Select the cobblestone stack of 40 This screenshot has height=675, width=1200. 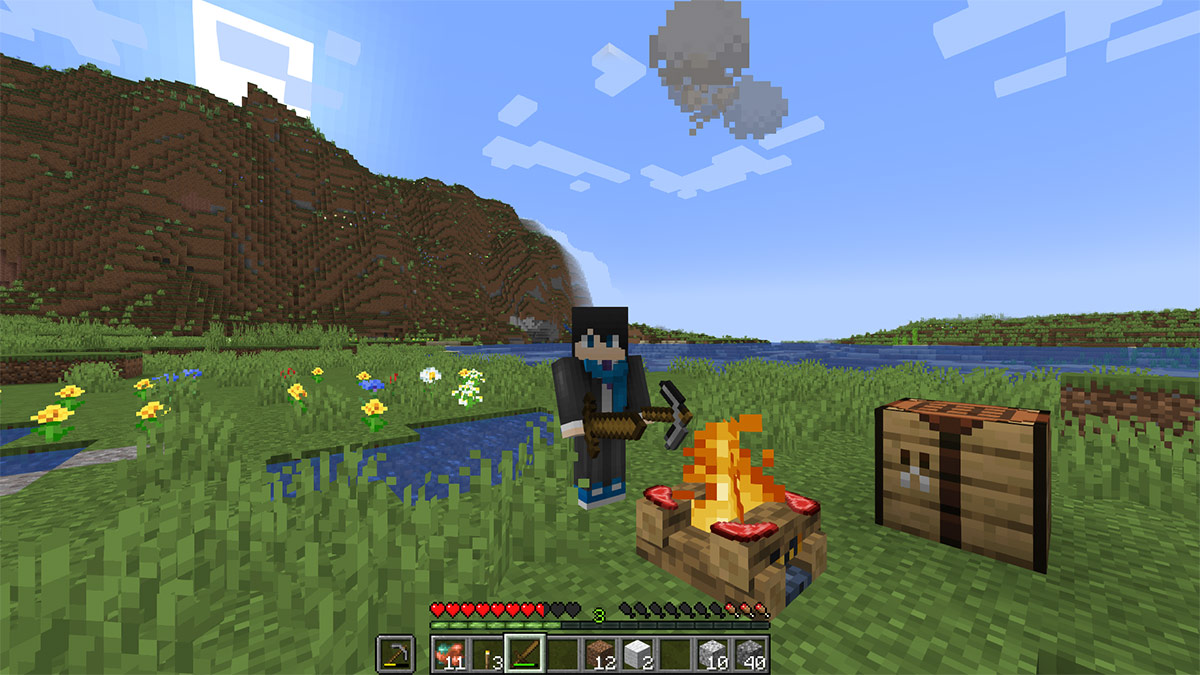pyautogui.click(x=749, y=654)
